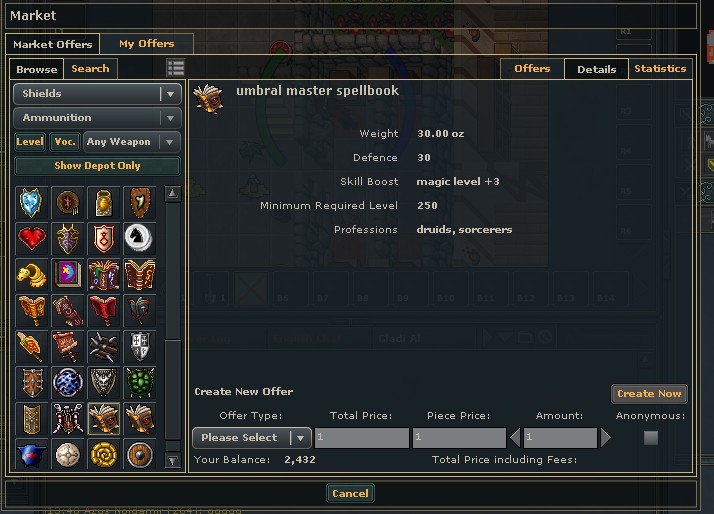This screenshot has height=514, width=714.
Task: Choose the green turtle shell shield
Action: point(140,381)
